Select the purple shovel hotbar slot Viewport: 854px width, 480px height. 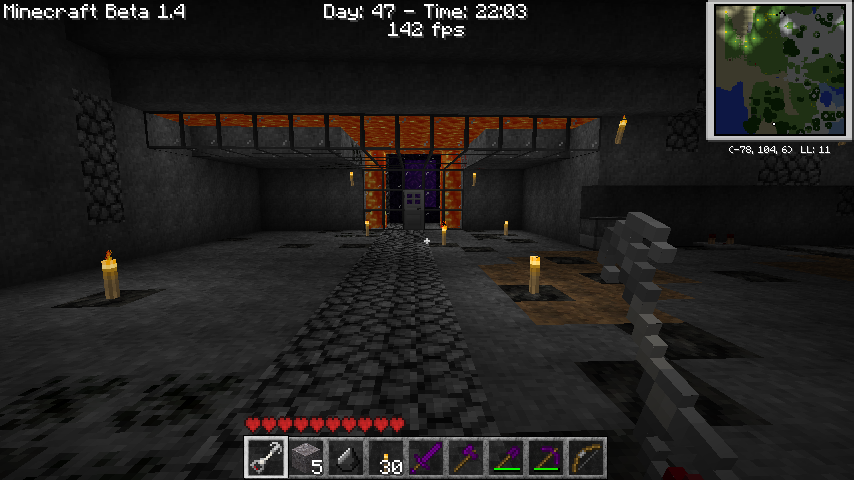(505, 458)
